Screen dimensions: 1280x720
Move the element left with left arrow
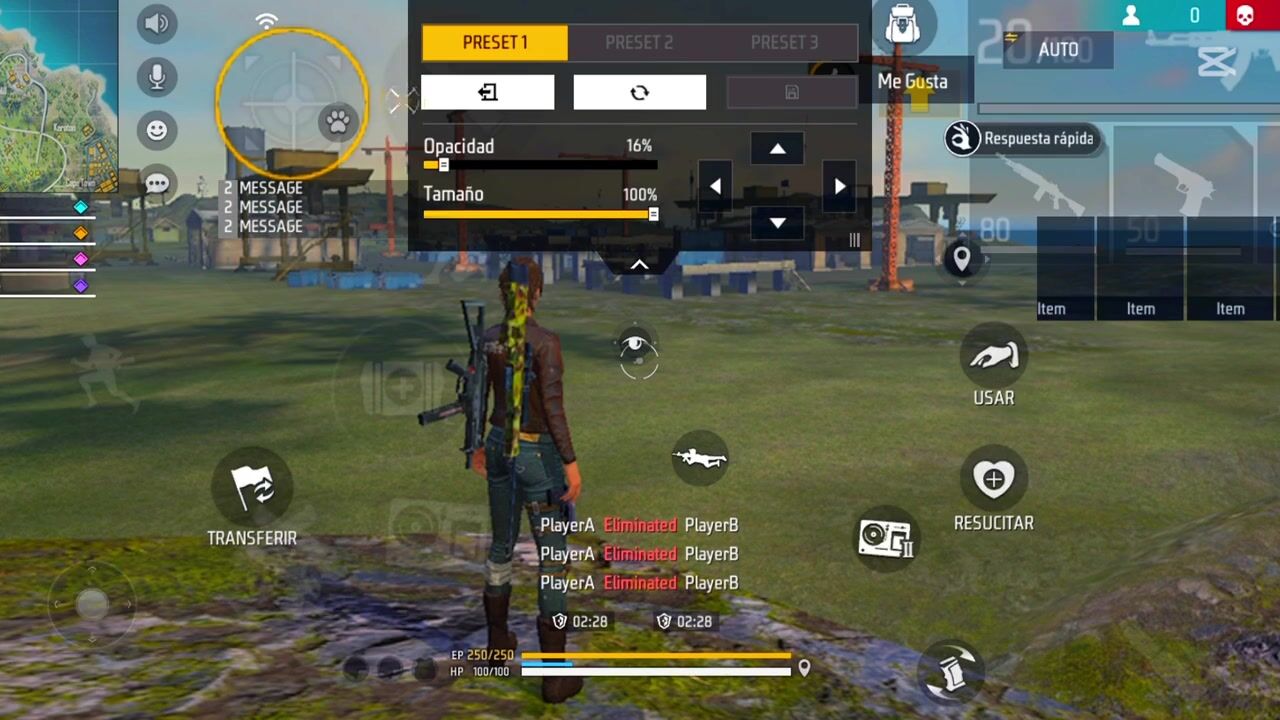coord(714,186)
